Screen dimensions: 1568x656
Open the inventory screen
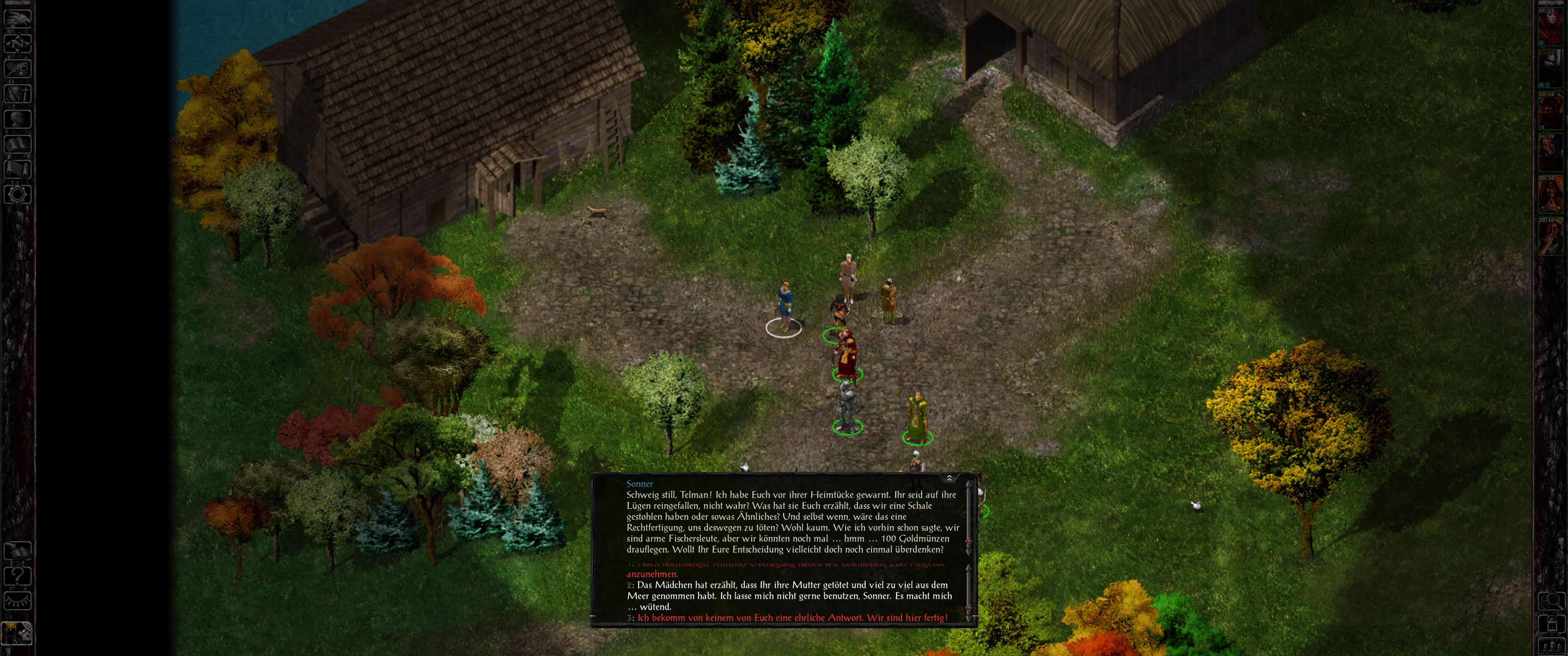[18, 94]
